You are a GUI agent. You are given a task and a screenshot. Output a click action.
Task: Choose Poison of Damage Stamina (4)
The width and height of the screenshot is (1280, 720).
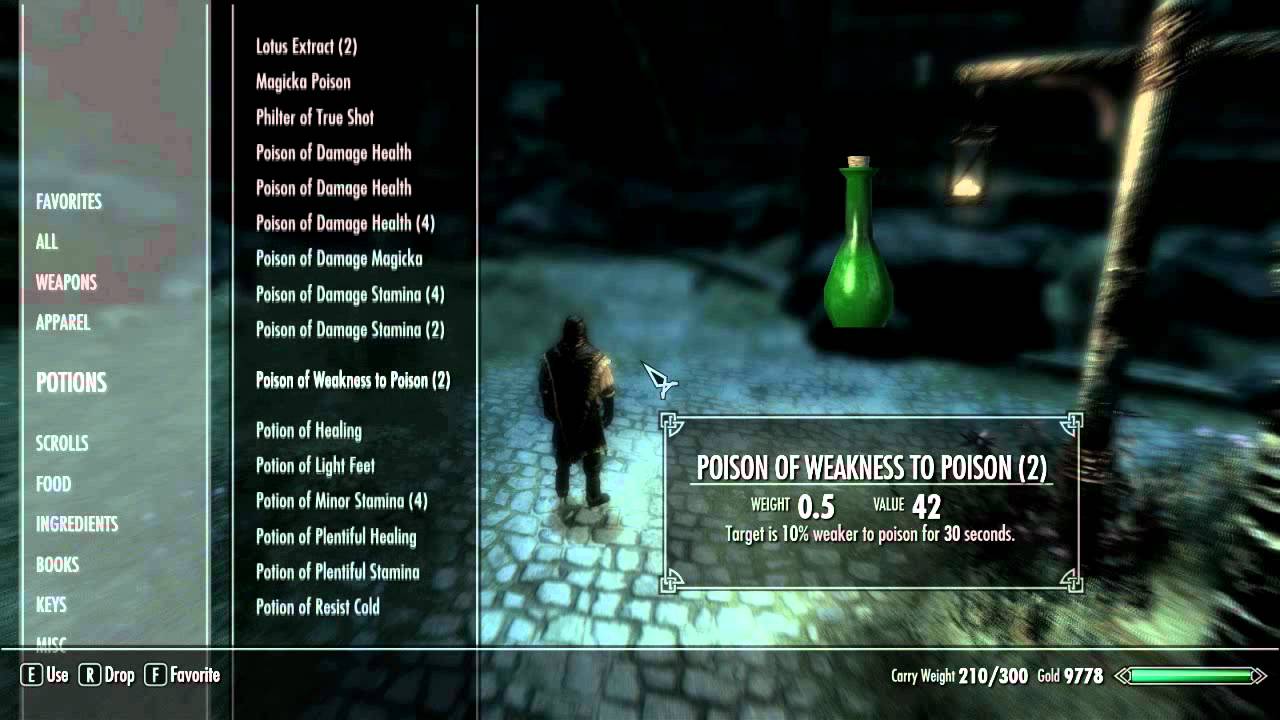[350, 295]
